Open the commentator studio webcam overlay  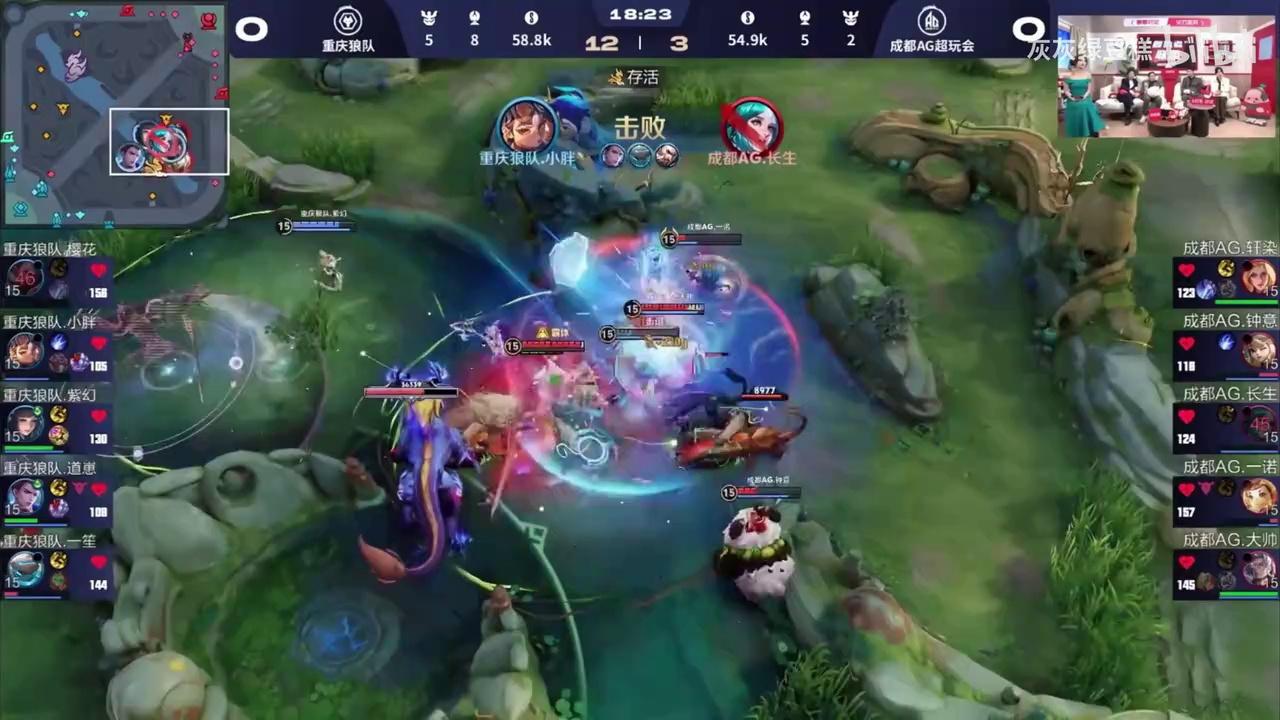coord(1166,77)
